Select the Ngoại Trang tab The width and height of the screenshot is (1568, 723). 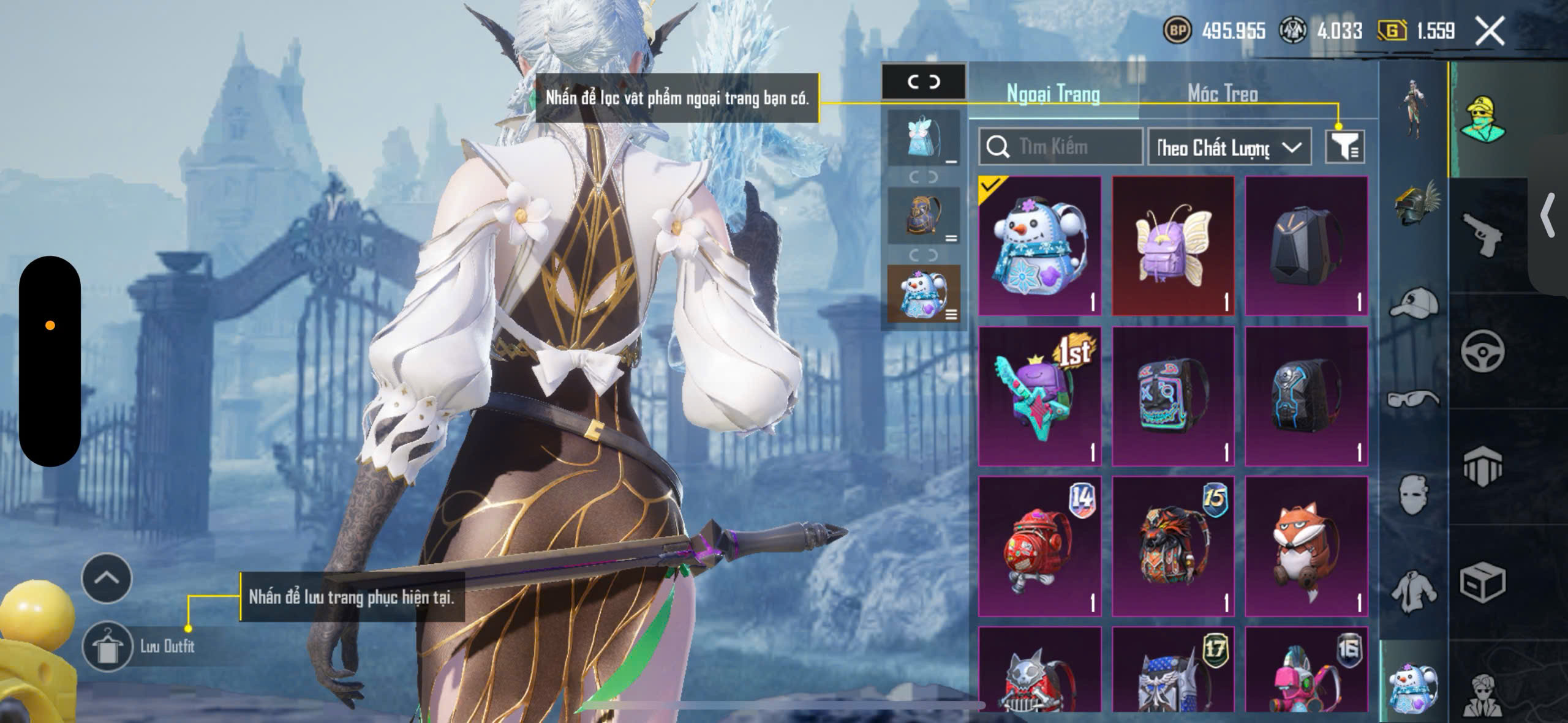coord(1053,94)
